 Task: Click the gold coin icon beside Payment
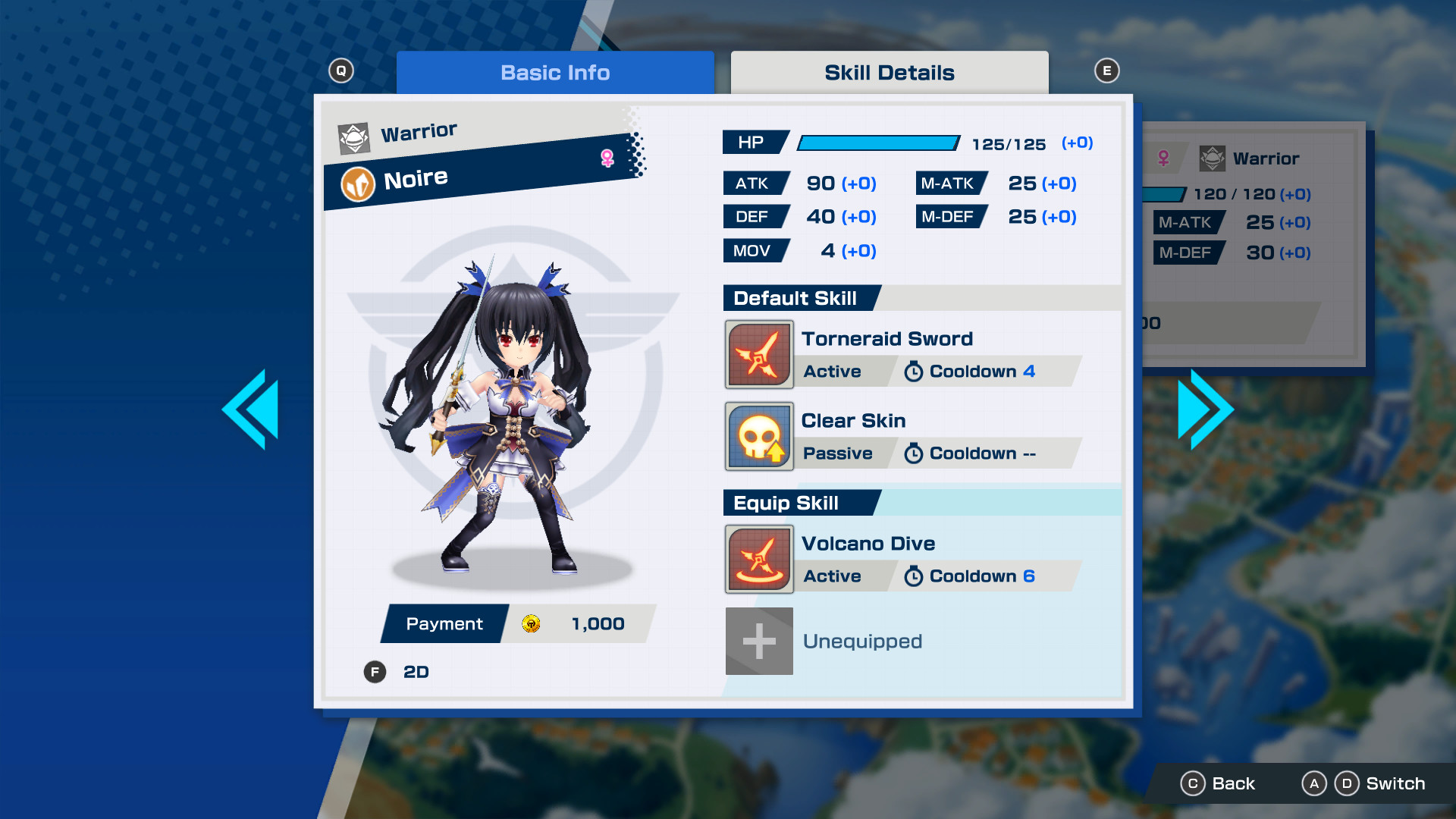531,623
